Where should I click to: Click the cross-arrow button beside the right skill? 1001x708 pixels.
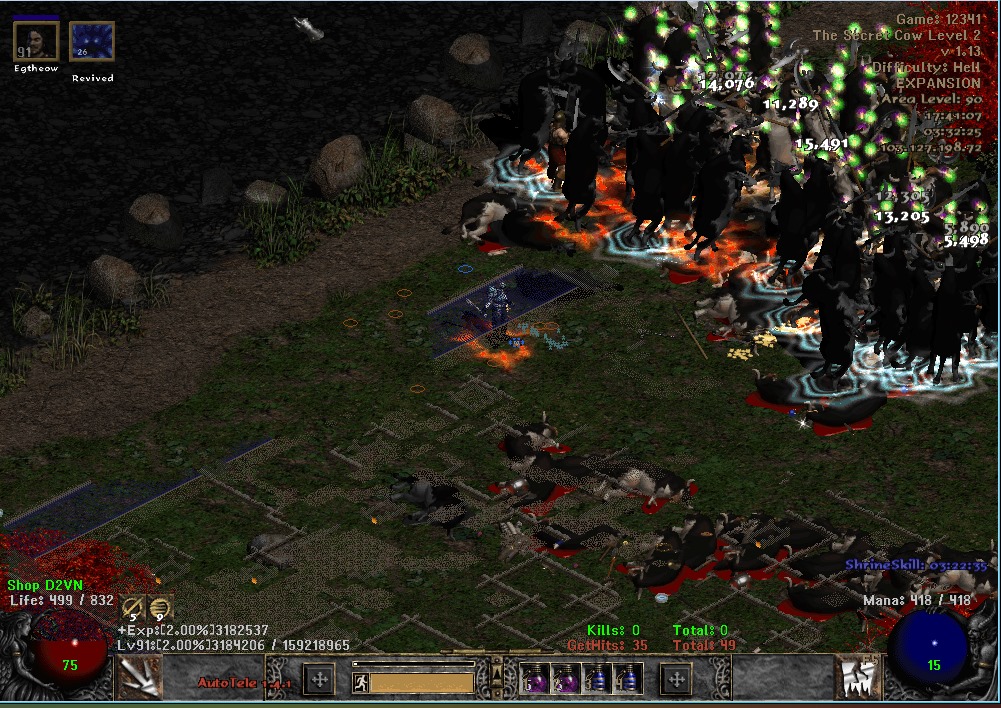[677, 680]
